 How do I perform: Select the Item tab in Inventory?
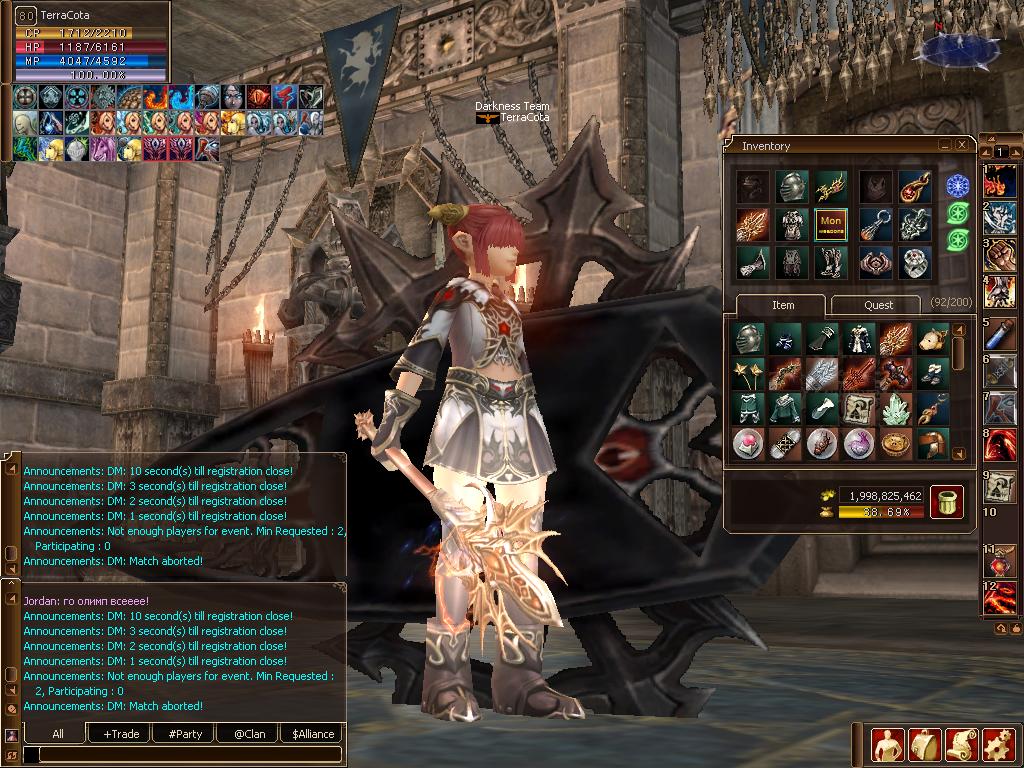[783, 305]
